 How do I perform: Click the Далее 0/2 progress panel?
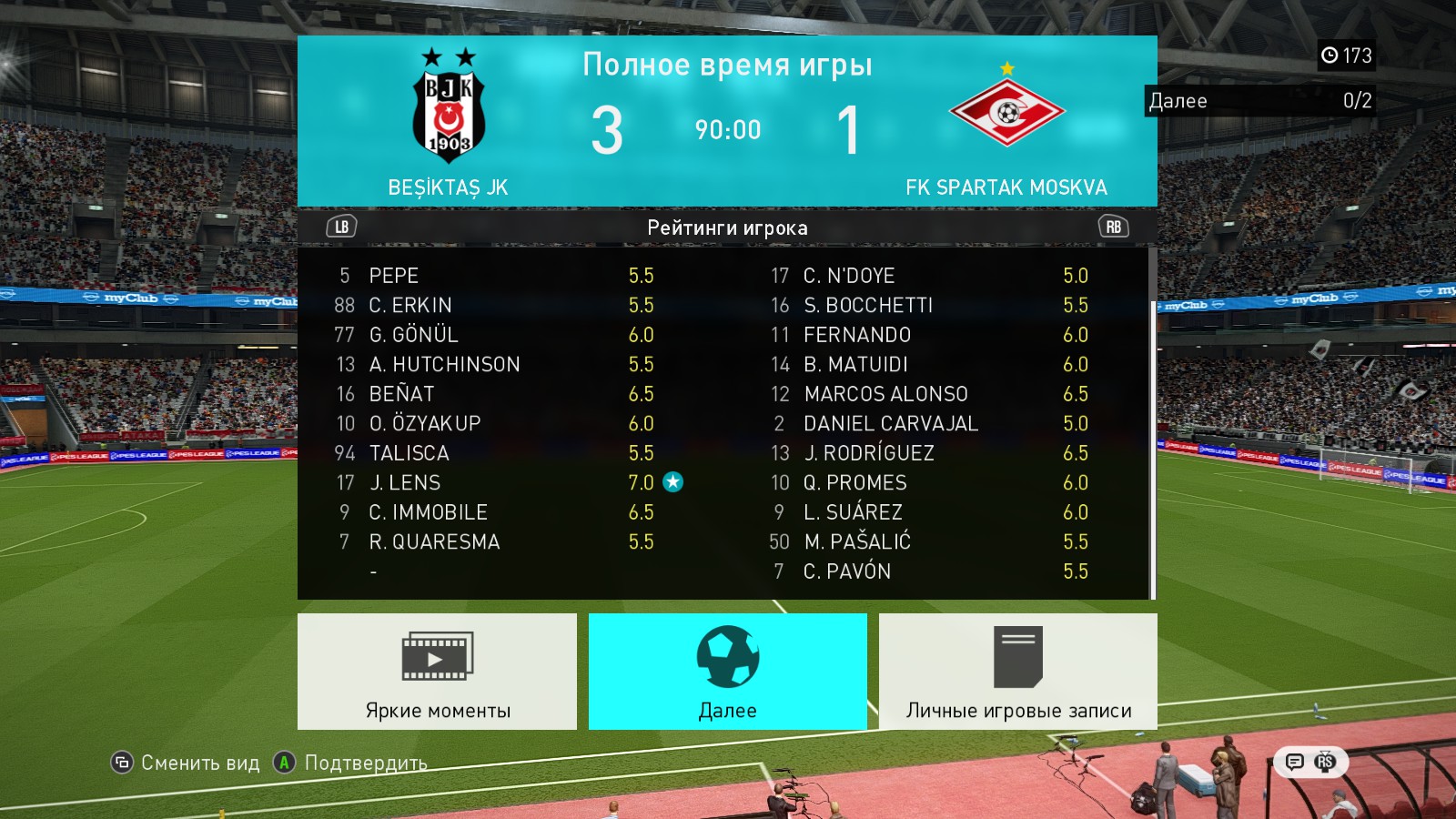[1259, 100]
